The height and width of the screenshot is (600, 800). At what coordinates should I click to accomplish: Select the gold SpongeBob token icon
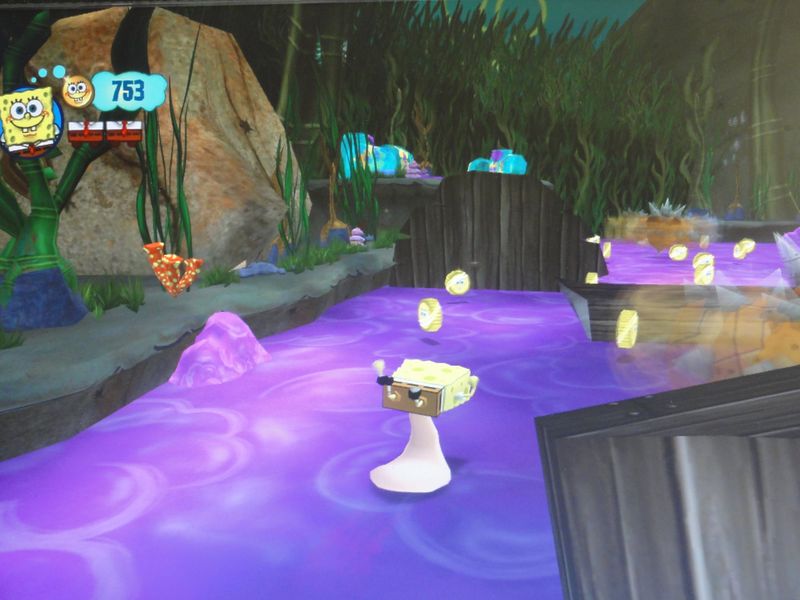77,91
